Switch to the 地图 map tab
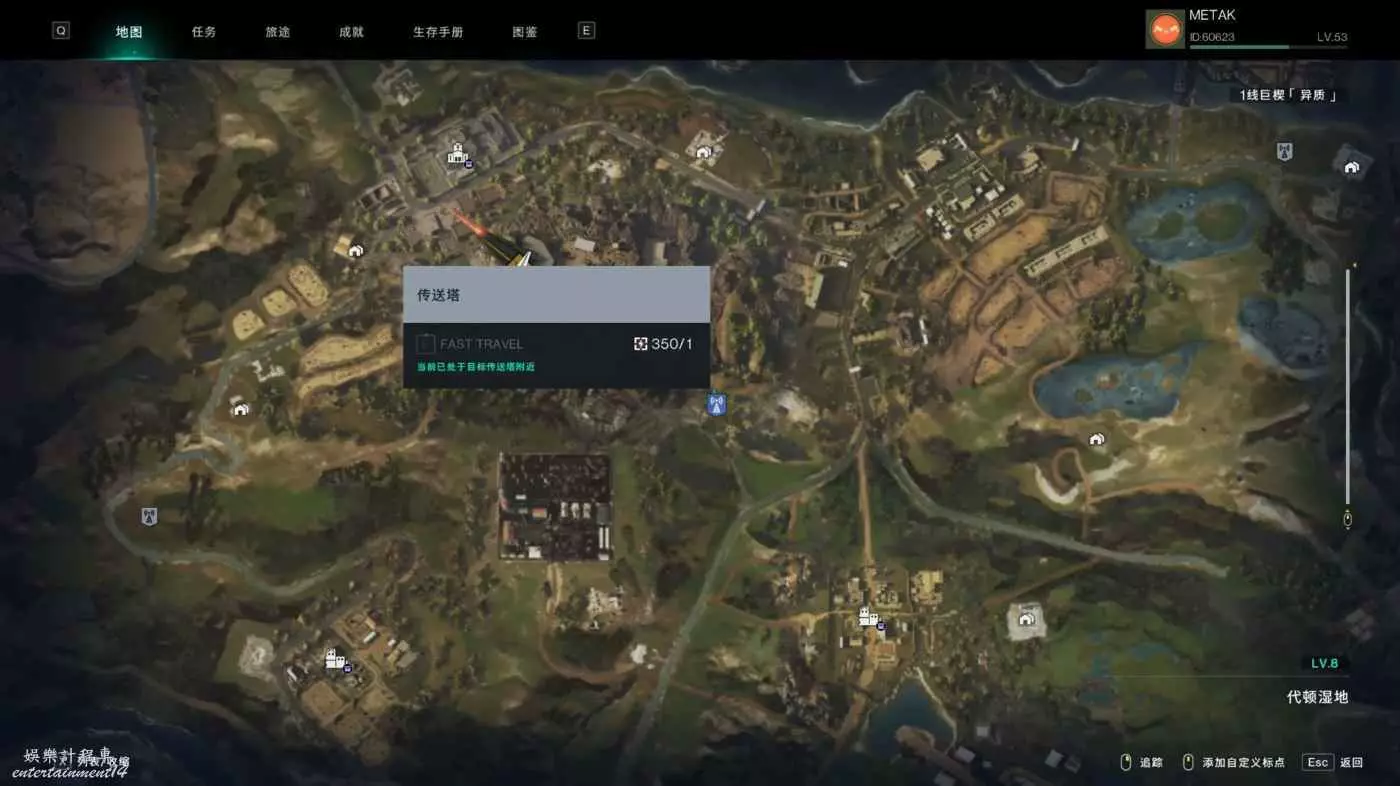 click(129, 32)
